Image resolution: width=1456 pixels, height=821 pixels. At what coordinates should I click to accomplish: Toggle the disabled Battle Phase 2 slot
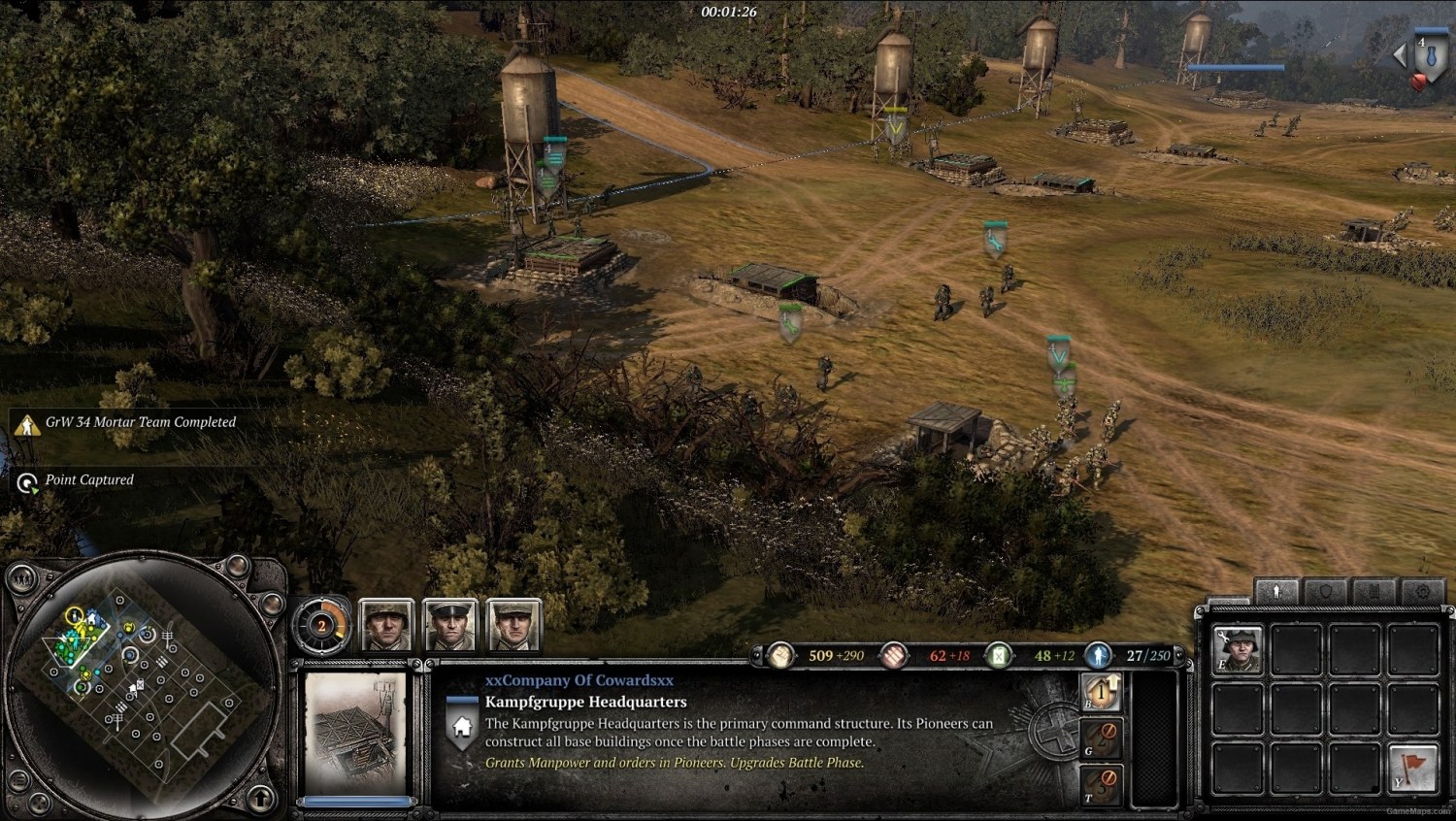1101,739
